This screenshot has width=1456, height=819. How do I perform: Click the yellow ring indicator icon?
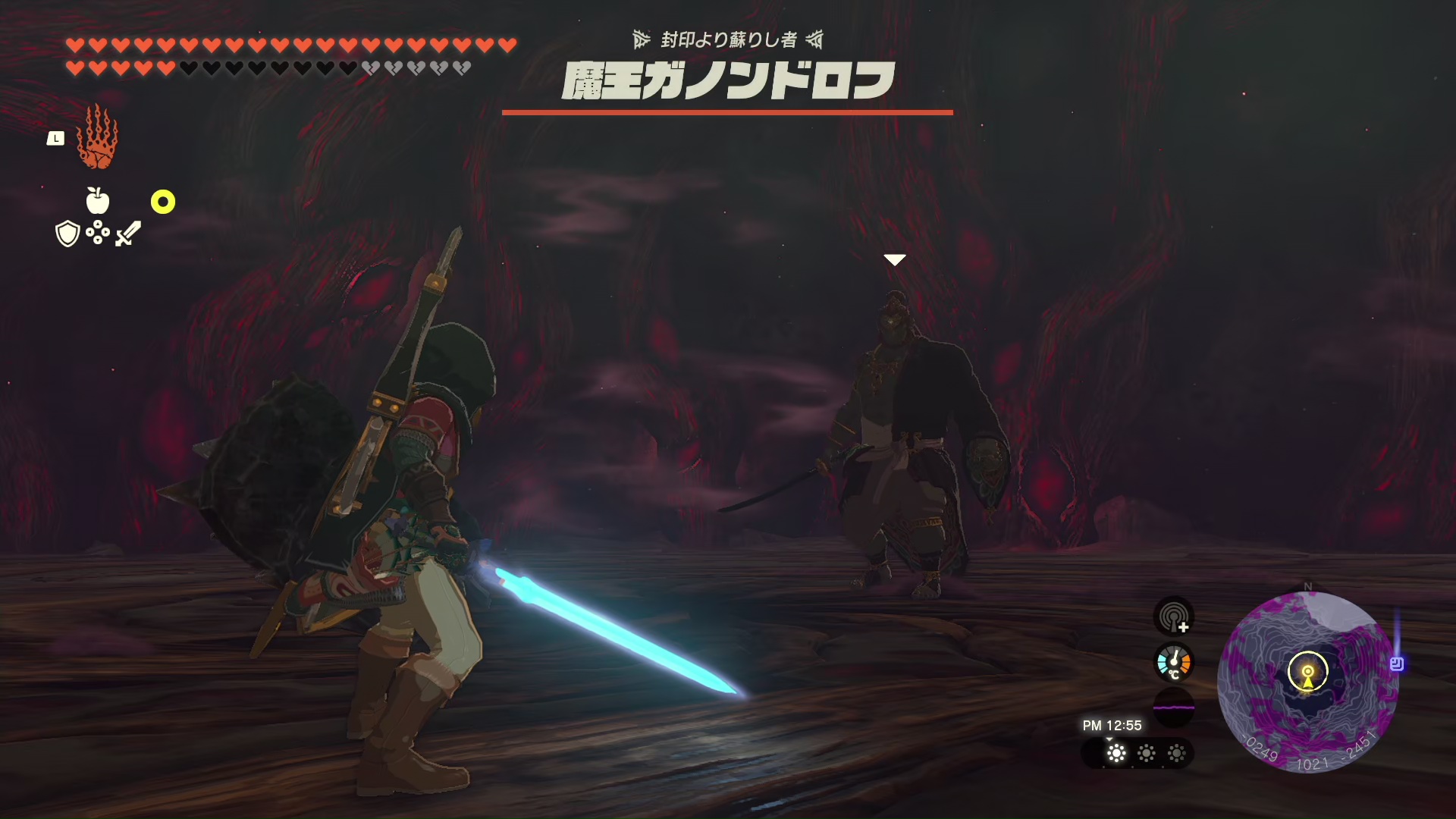click(163, 202)
